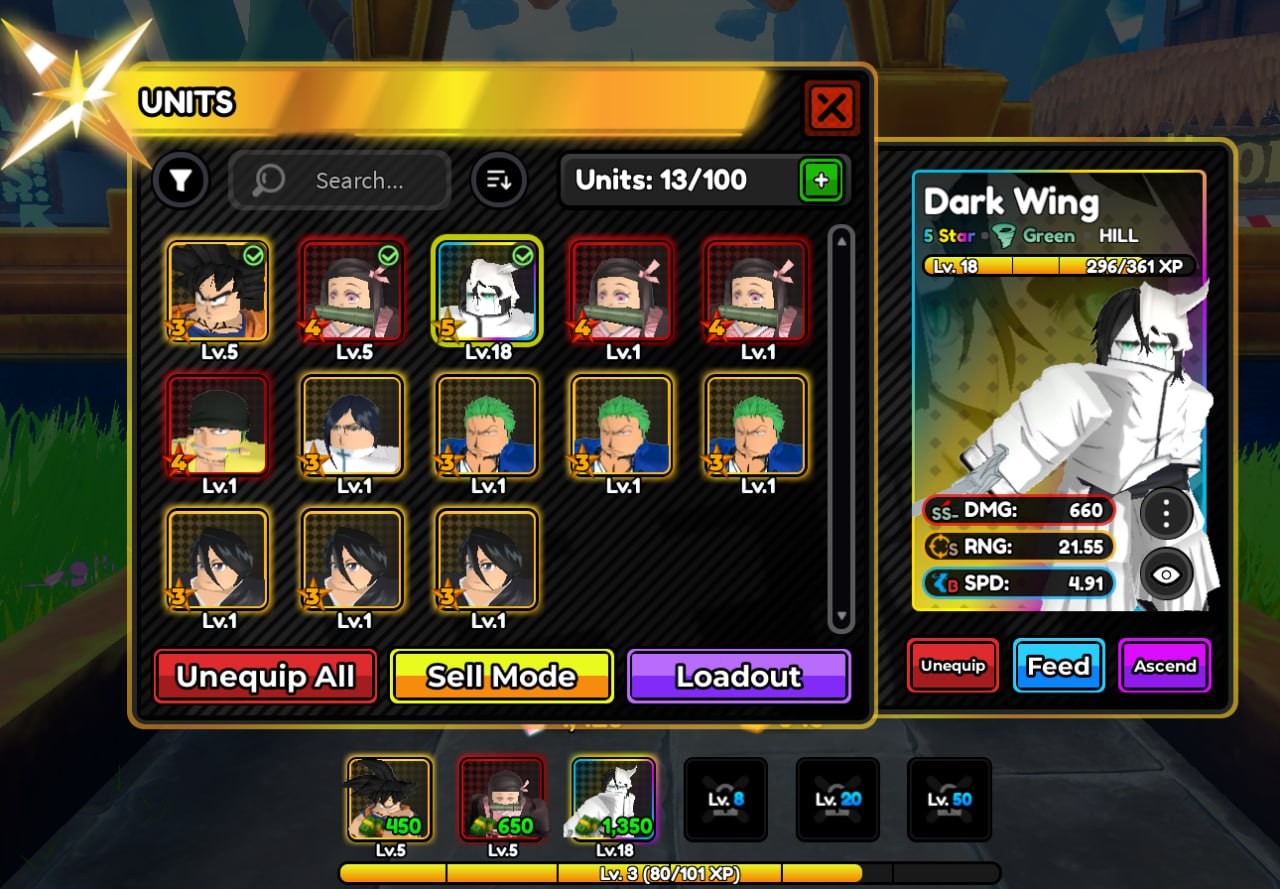The height and width of the screenshot is (889, 1280).
Task: Select the Lv.18 Dark Wing unit tile
Action: (x=488, y=292)
